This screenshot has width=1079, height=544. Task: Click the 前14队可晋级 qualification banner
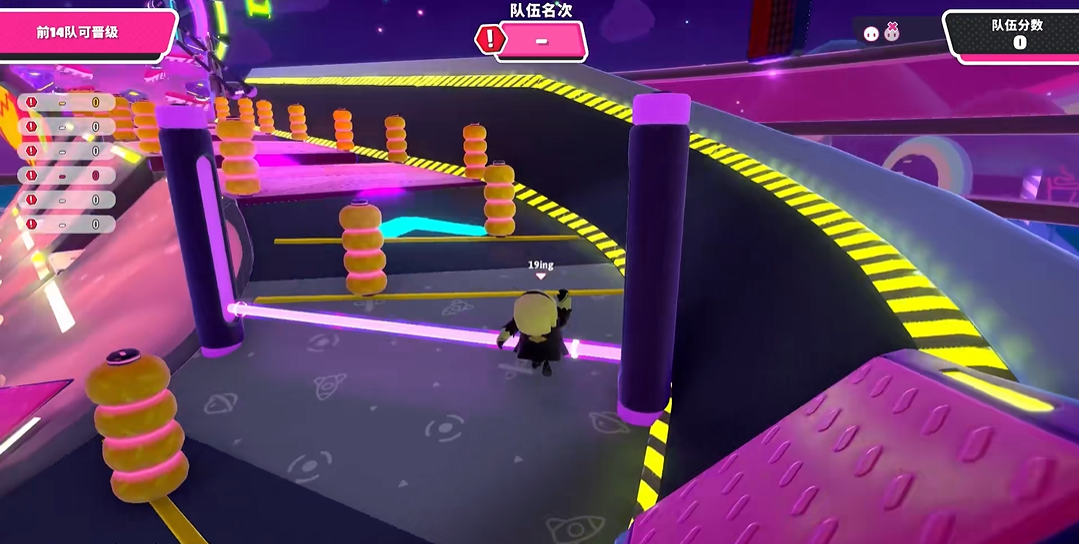point(84,32)
